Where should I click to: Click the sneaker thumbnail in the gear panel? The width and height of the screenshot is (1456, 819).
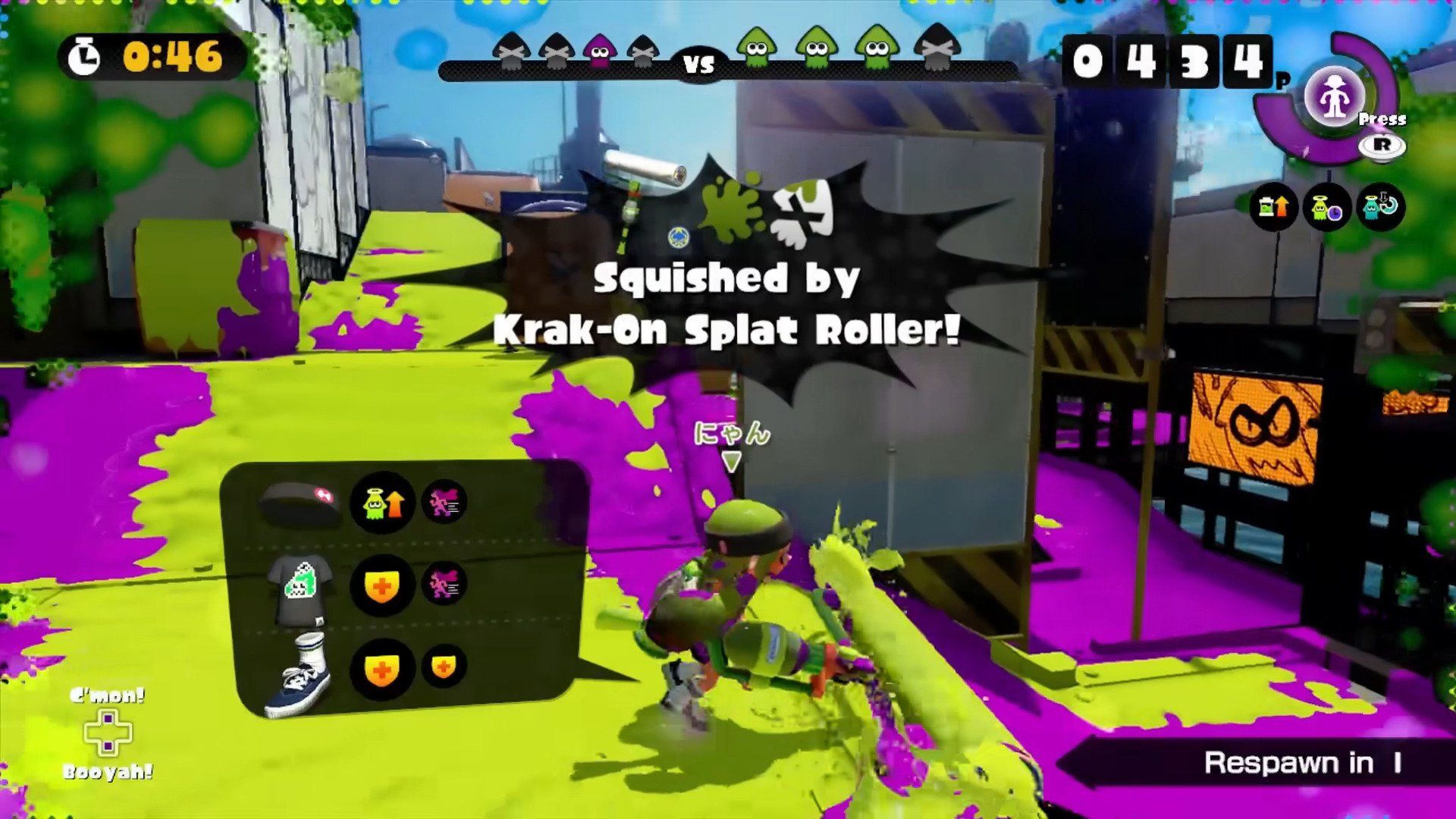point(300,679)
